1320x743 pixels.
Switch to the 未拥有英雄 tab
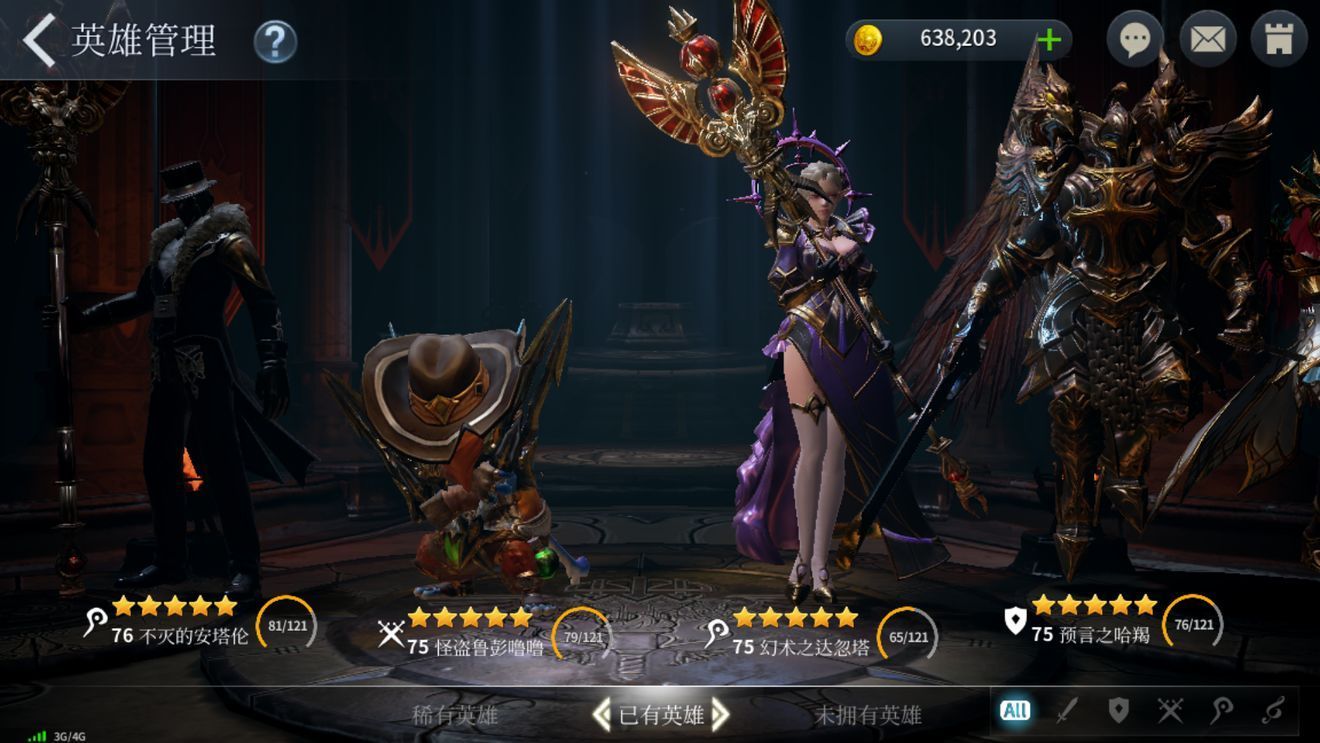click(868, 715)
